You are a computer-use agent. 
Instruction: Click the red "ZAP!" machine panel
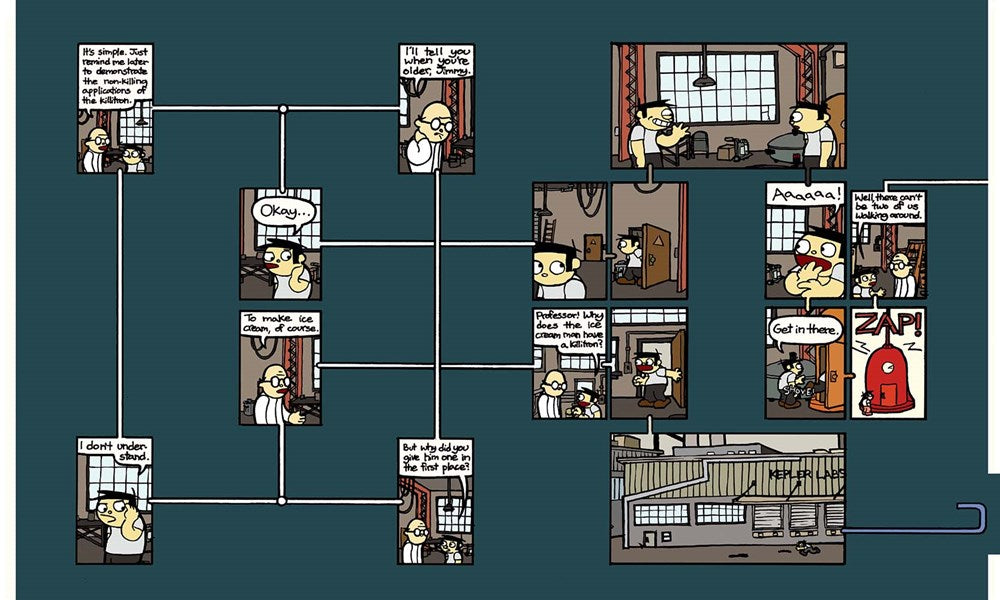[x=888, y=363]
